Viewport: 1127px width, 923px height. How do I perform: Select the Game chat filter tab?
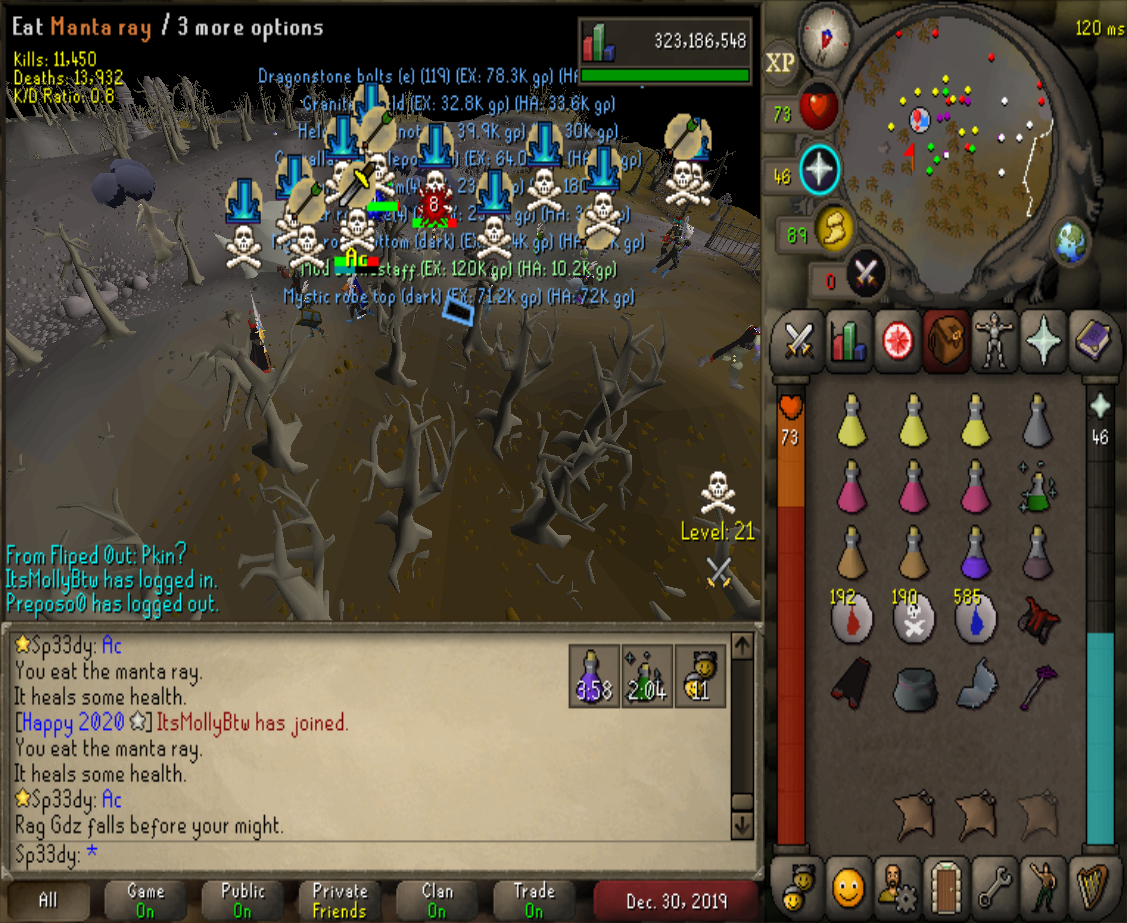[145, 900]
